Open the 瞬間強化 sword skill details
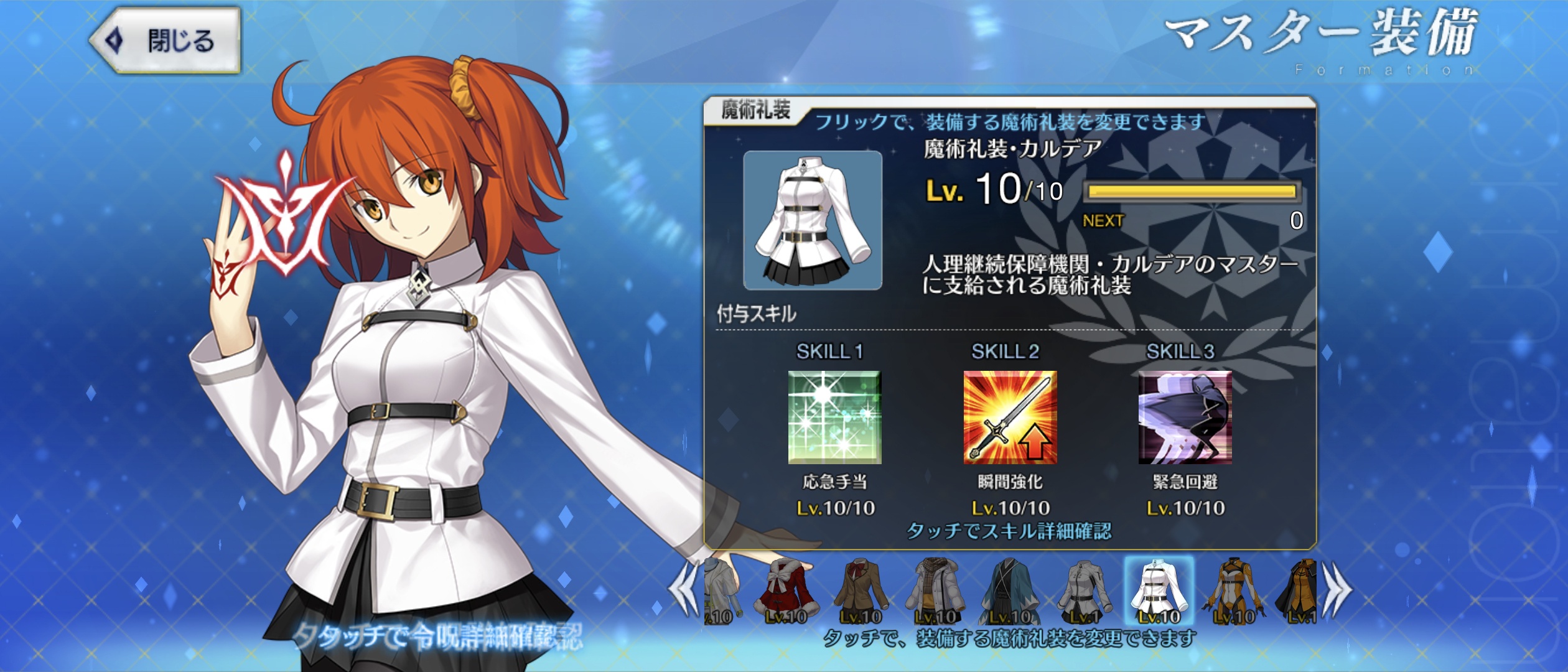Image resolution: width=1568 pixels, height=672 pixels. tap(1010, 418)
